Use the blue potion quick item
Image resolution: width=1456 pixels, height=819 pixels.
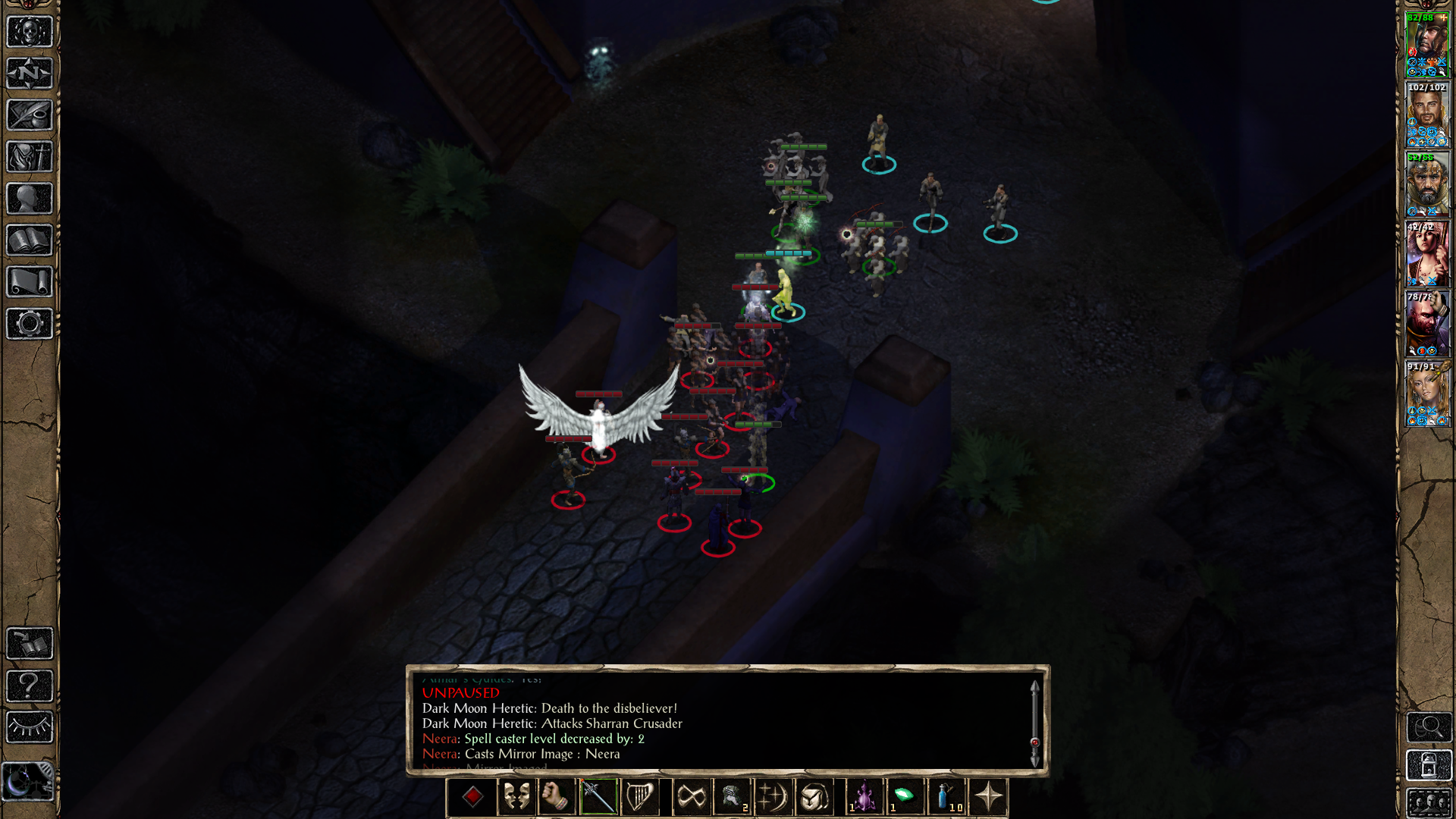click(946, 797)
